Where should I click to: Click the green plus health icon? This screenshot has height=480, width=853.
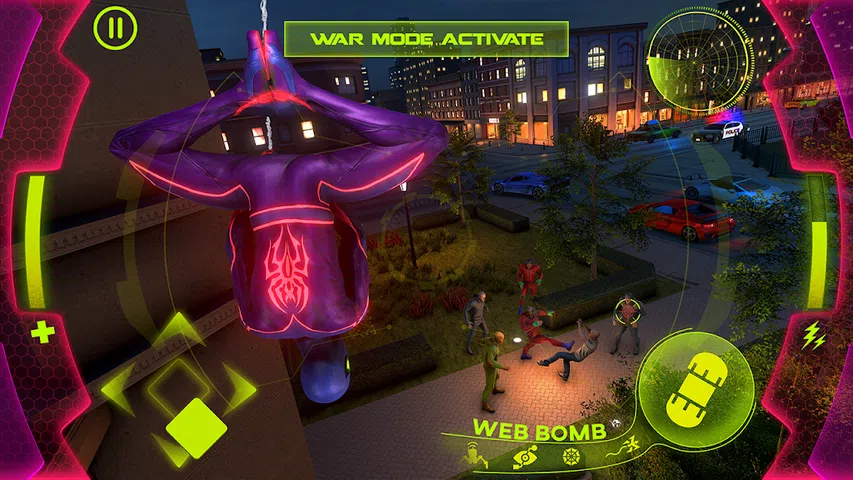point(43,333)
